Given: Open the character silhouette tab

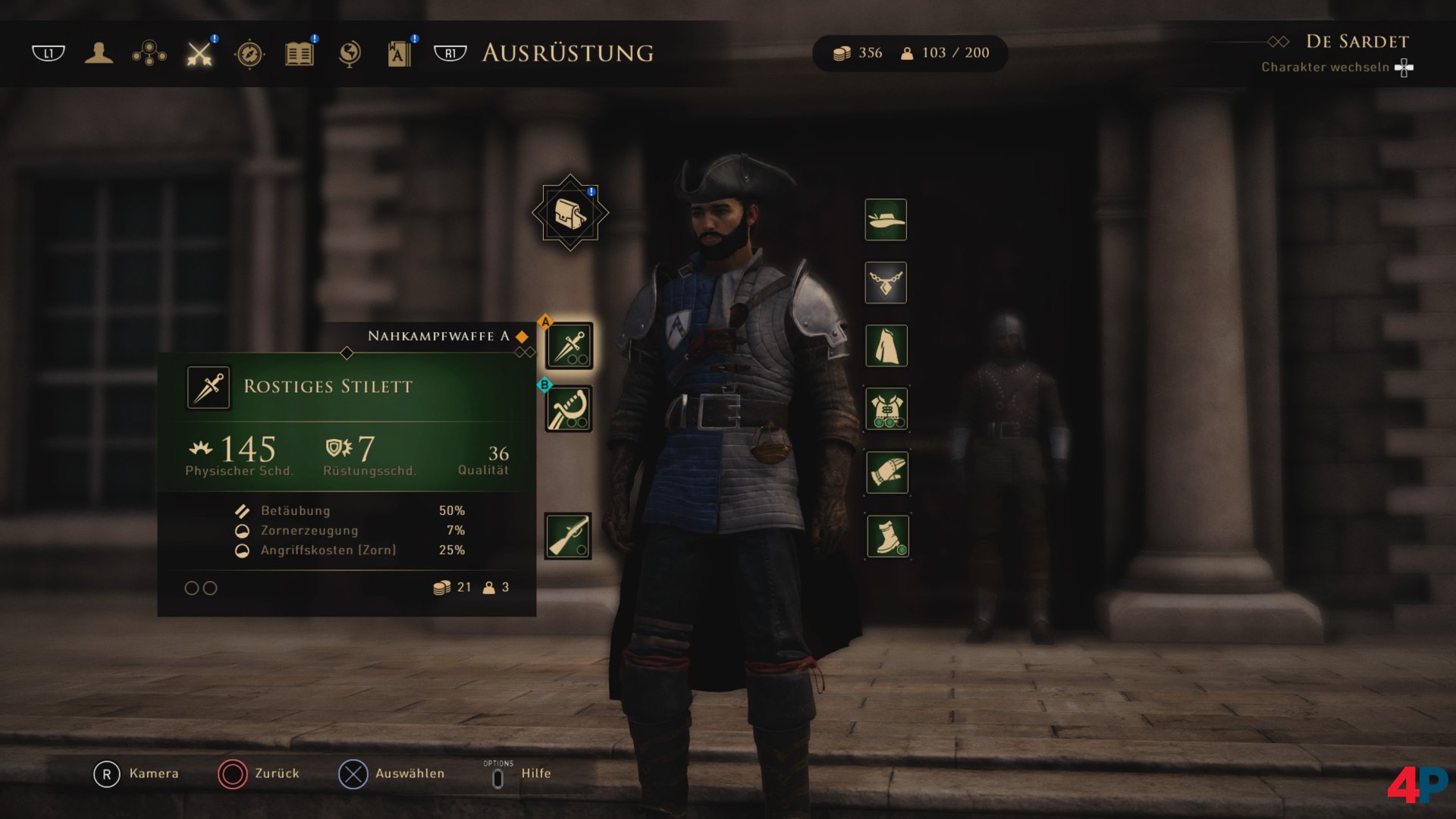Looking at the screenshot, I should click(x=99, y=53).
